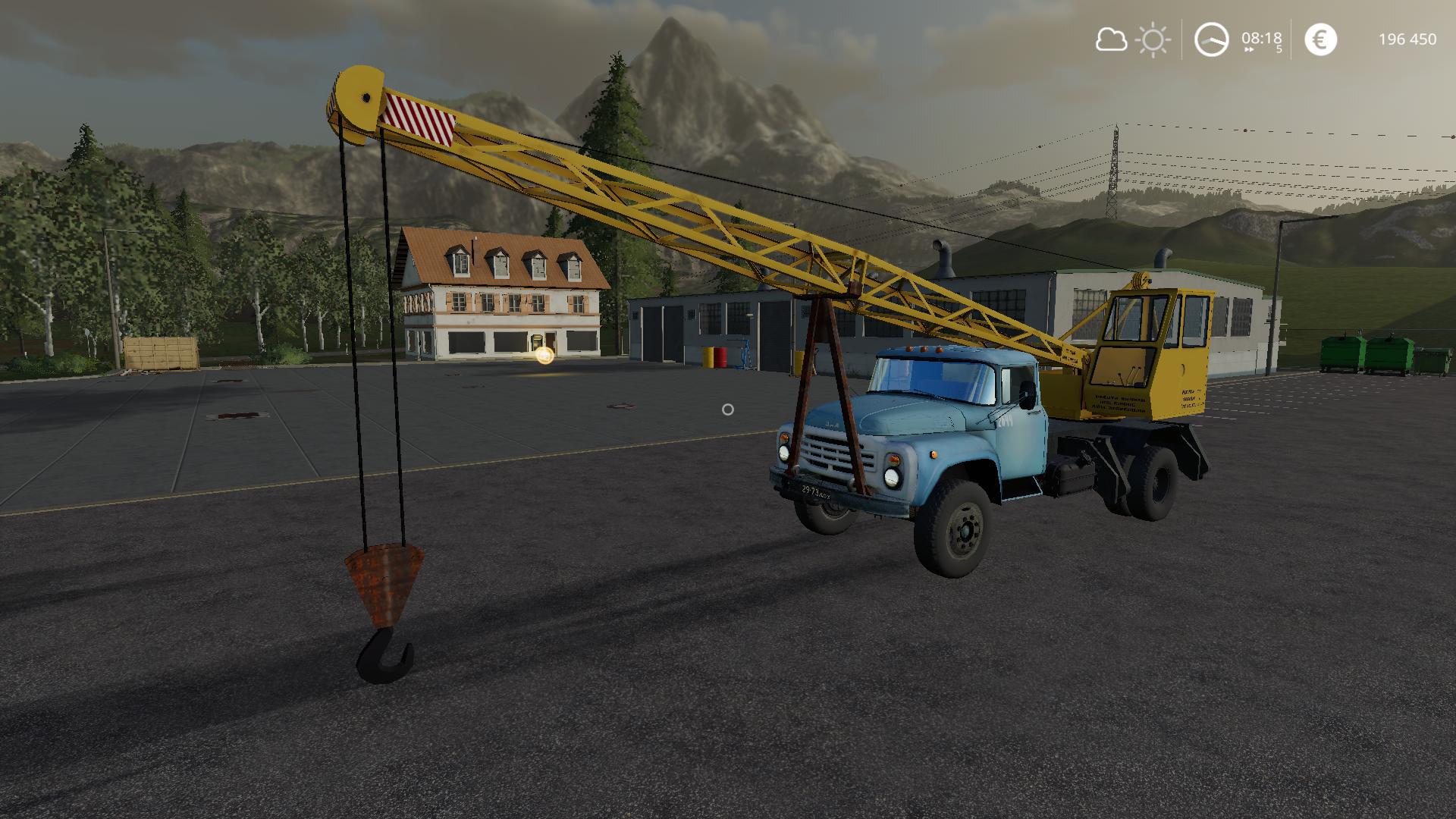Click the cloud weather icon
This screenshot has width=1456, height=819.
[1111, 39]
